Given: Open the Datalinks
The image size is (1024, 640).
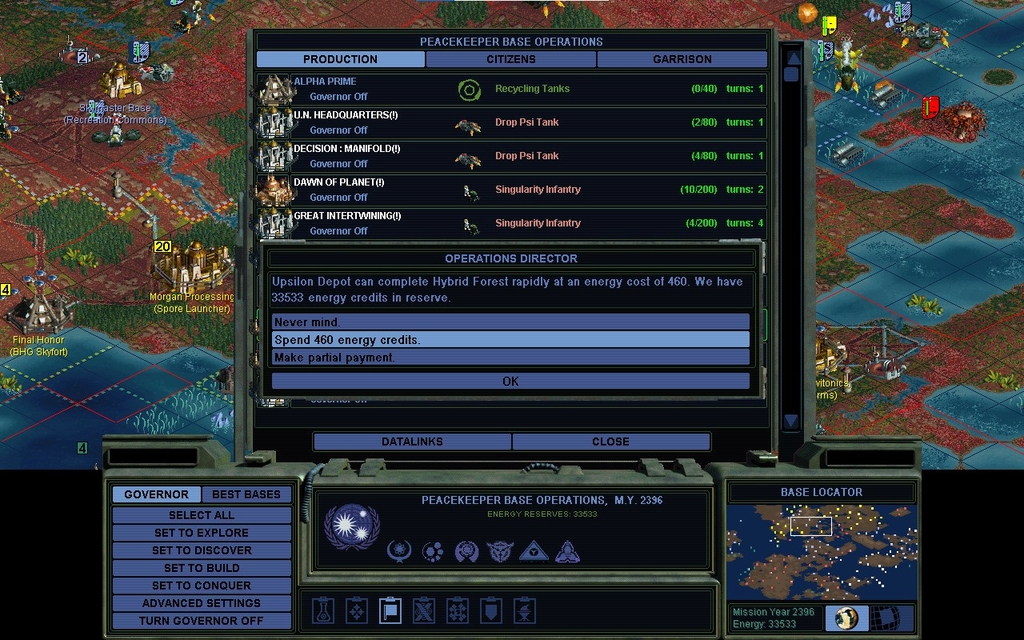Looking at the screenshot, I should pos(412,442).
